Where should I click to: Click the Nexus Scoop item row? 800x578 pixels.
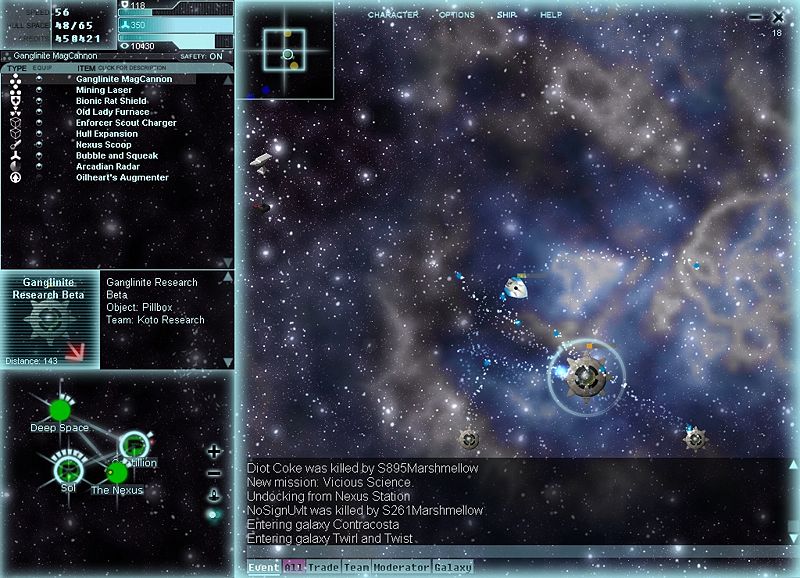(x=104, y=145)
